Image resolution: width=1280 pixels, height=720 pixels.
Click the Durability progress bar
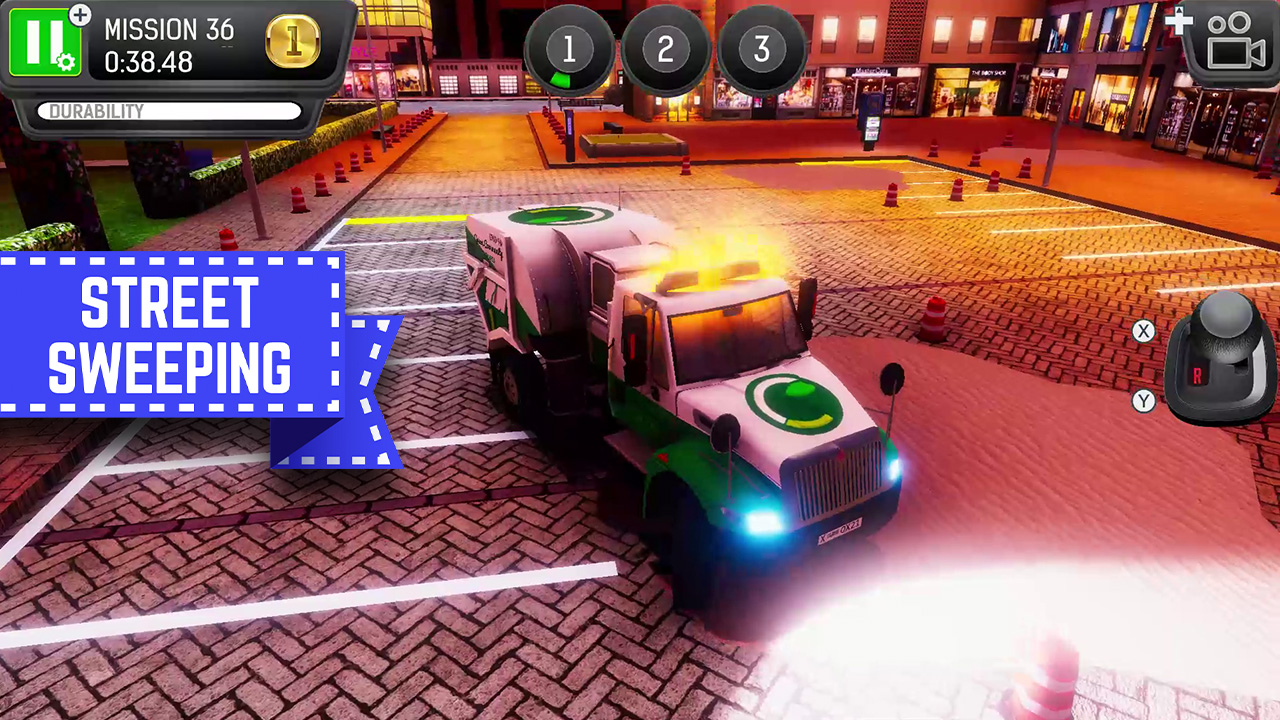click(x=168, y=111)
